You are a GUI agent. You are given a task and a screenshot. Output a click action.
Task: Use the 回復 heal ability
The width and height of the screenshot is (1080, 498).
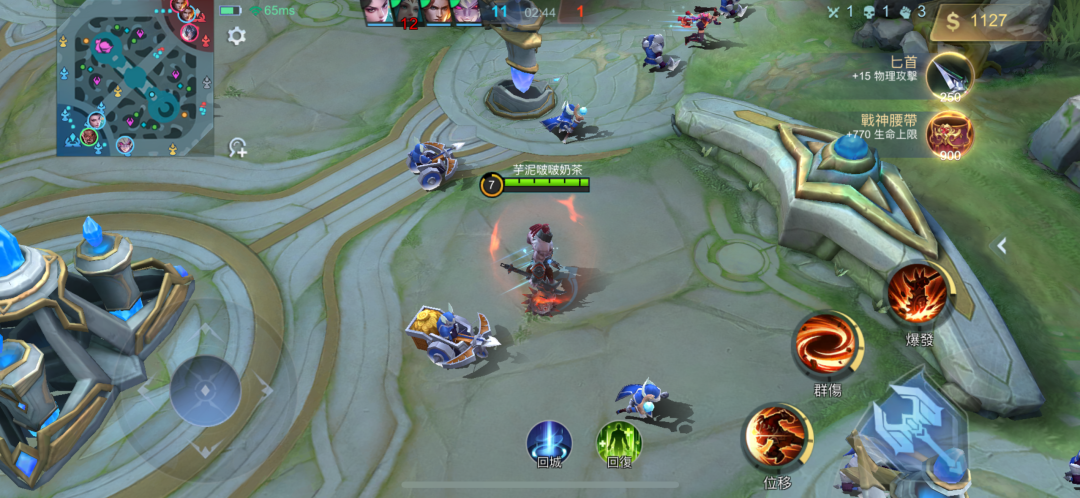(x=619, y=441)
